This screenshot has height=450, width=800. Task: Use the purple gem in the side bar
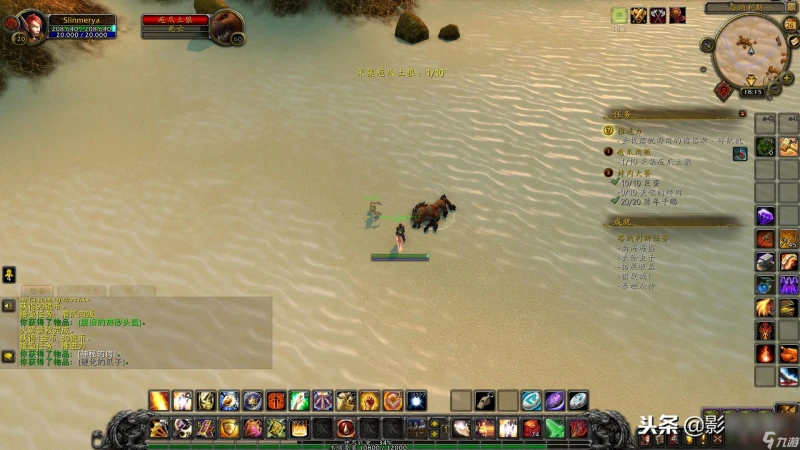(765, 215)
